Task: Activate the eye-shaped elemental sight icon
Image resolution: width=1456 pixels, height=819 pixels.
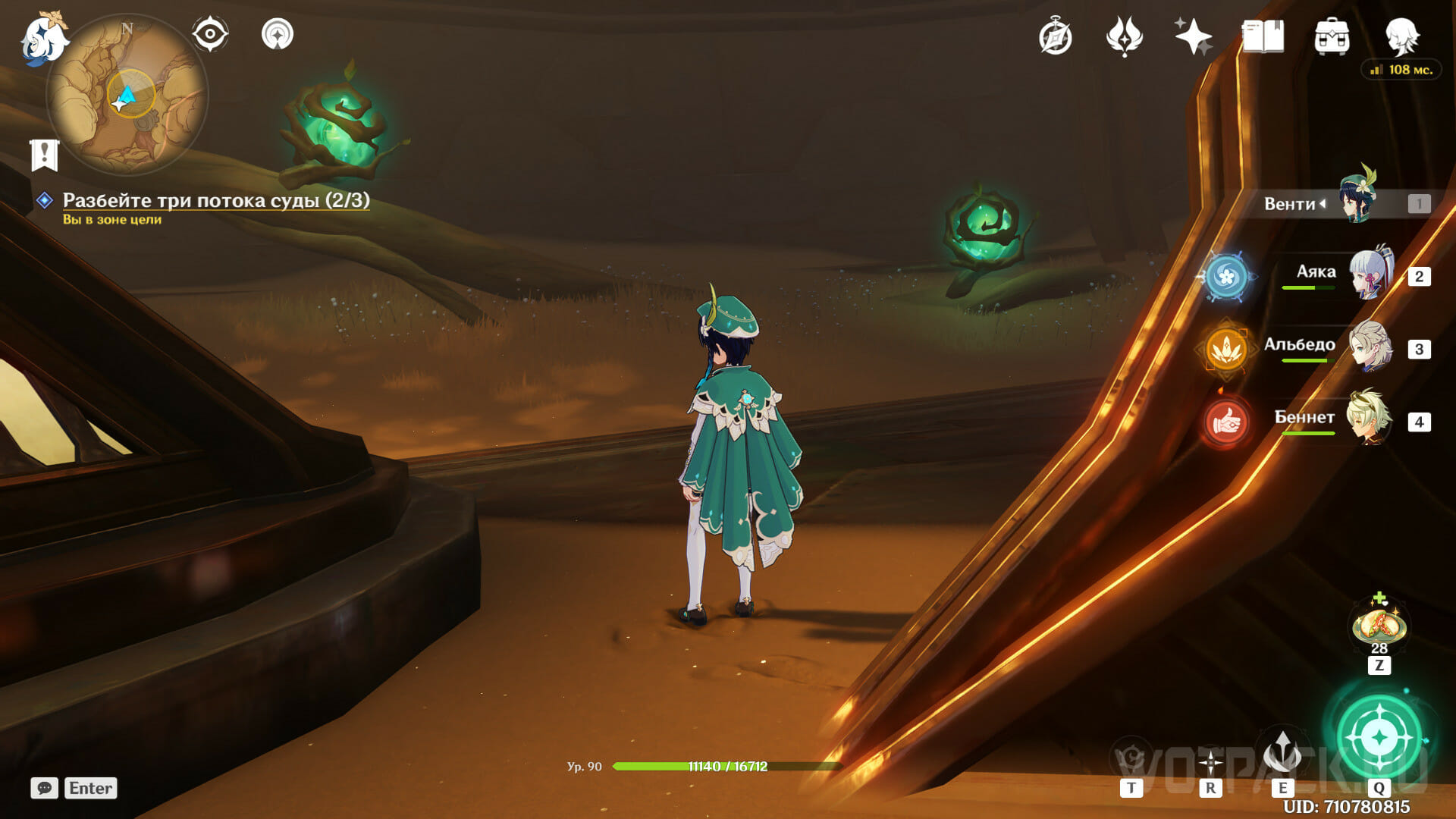Action: click(210, 34)
